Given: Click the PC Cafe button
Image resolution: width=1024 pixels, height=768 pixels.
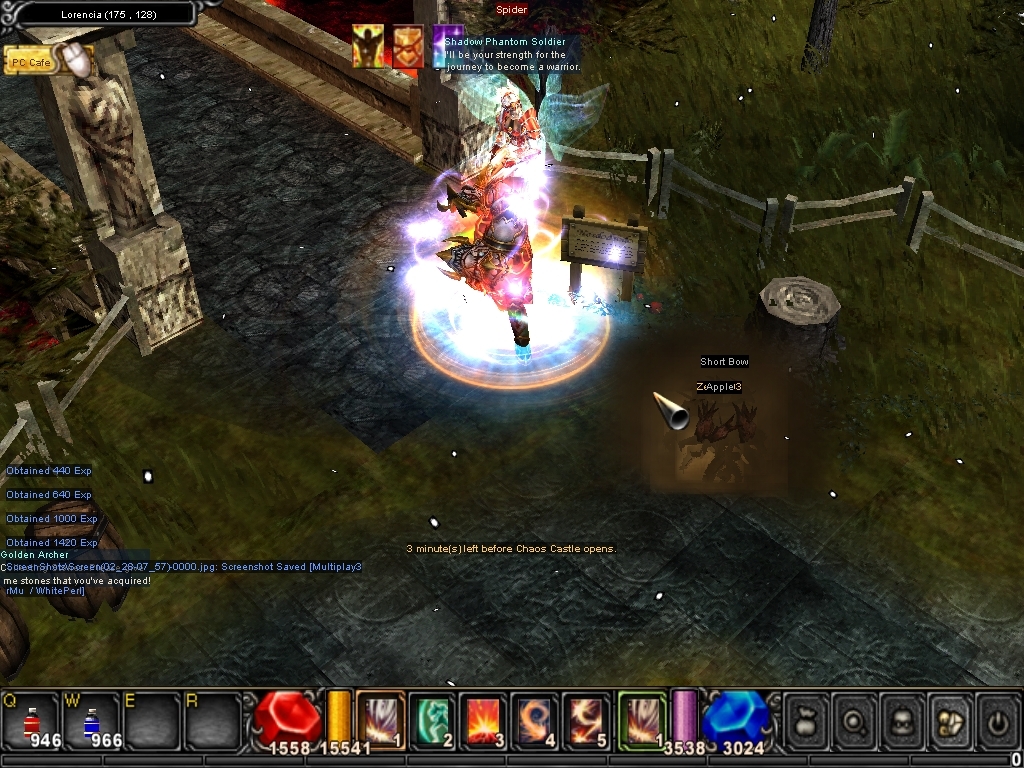Looking at the screenshot, I should (30, 62).
